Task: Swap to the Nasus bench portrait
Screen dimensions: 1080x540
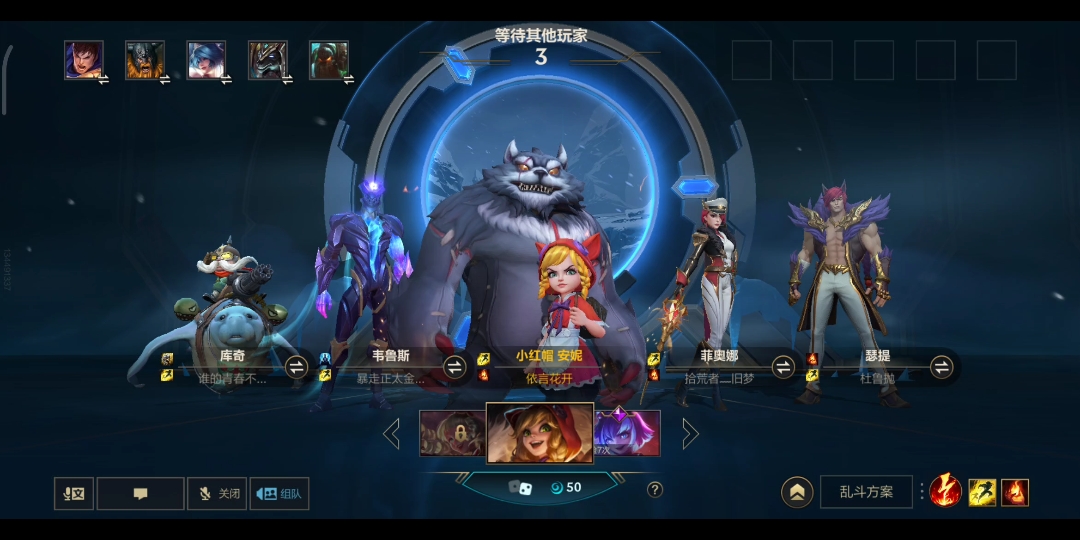Action: click(267, 60)
